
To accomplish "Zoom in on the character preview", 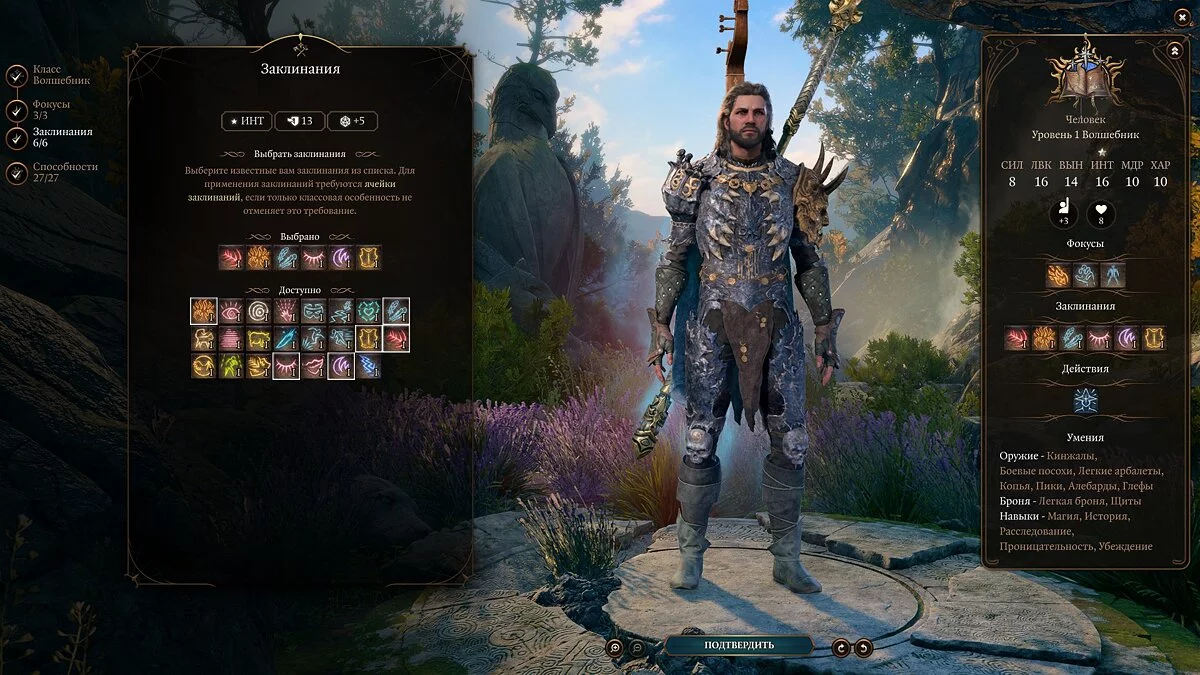I will (x=614, y=648).
